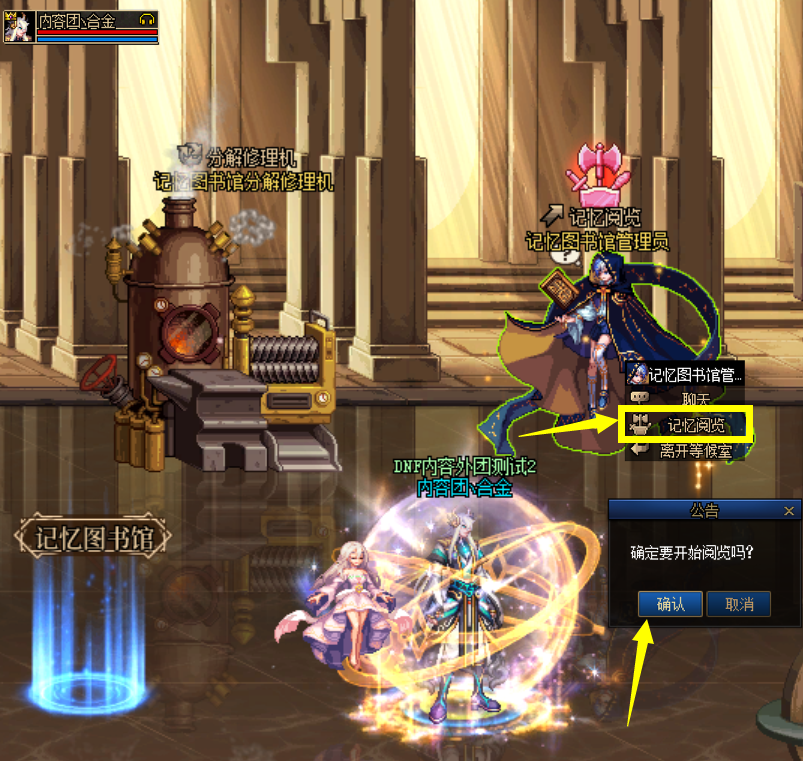Close the 公告 dialog with X
This screenshot has width=803, height=761.
(x=789, y=511)
